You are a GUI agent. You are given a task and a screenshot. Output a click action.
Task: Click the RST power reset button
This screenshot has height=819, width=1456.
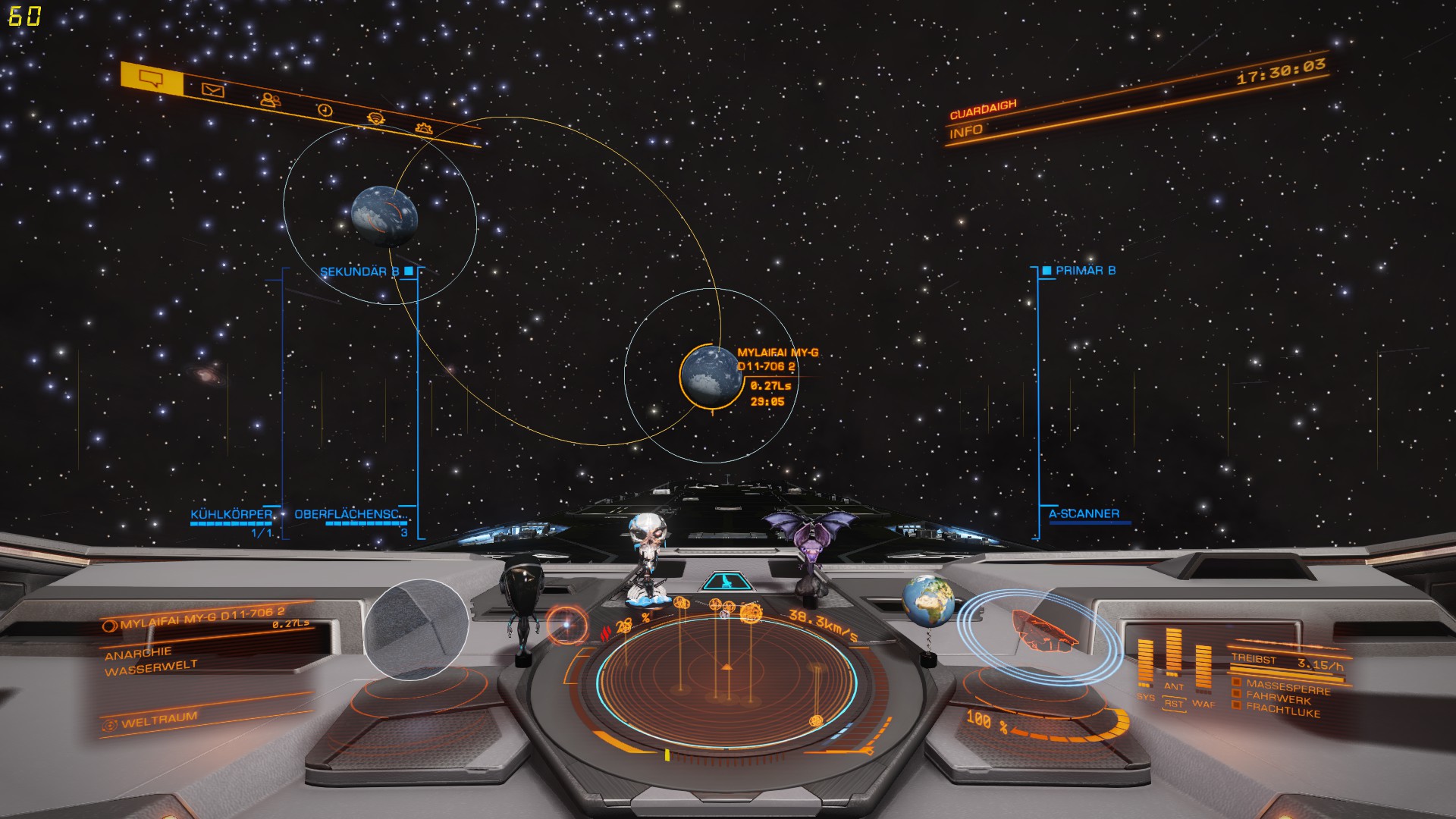pos(1174,704)
